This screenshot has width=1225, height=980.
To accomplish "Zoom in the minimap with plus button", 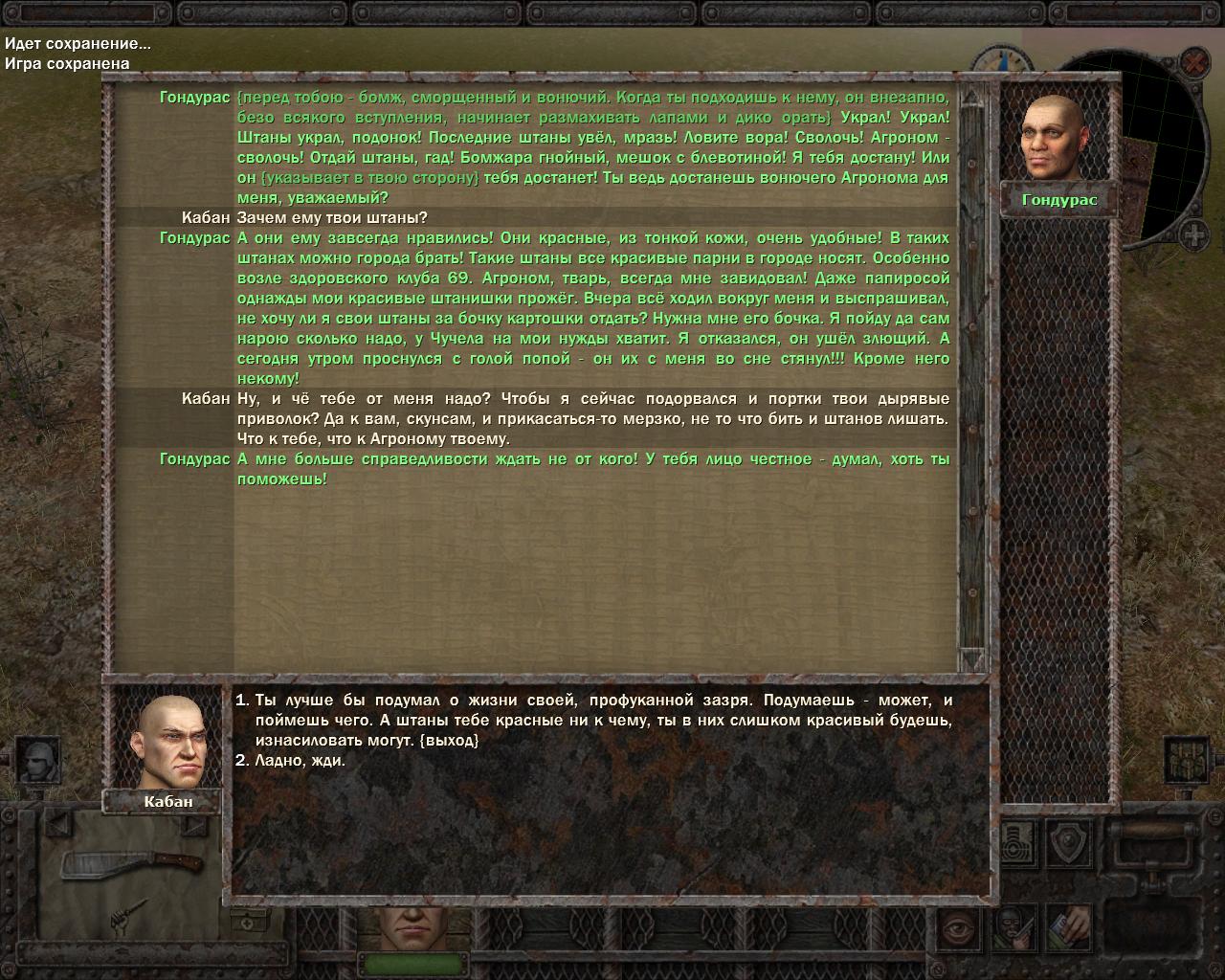I will coord(1194,234).
